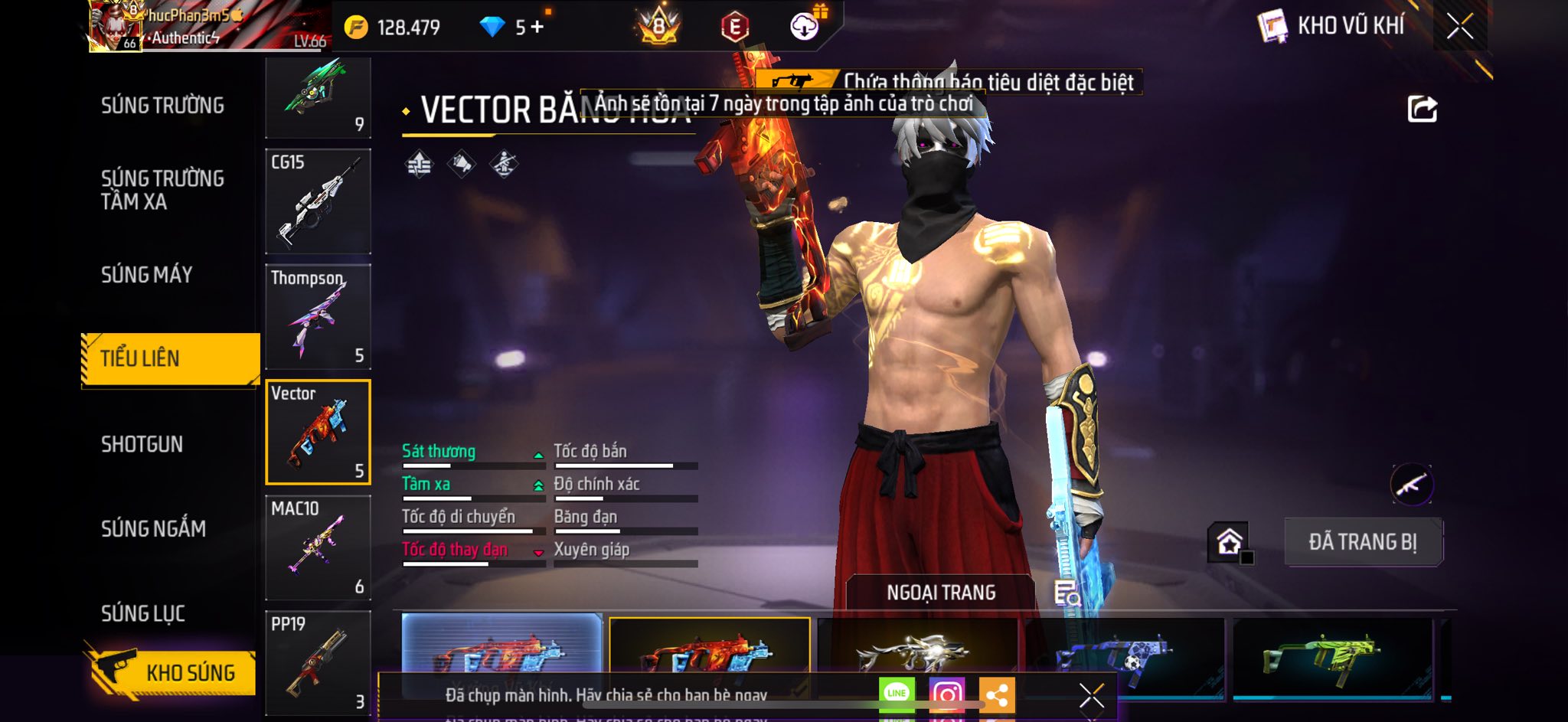Switch to SÚNG LỤC pistols tab
The image size is (1568, 722).
pos(143,613)
